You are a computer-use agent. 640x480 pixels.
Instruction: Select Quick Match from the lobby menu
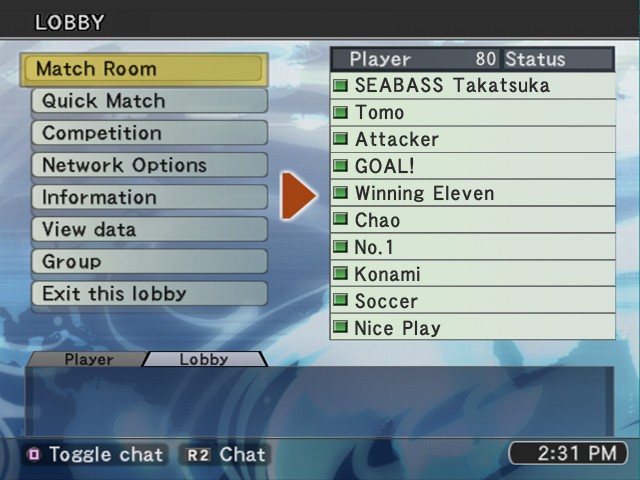pyautogui.click(x=149, y=101)
